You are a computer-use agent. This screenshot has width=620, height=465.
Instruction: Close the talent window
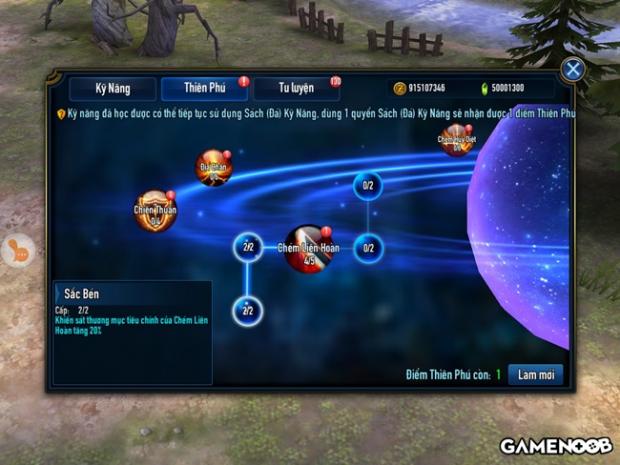point(573,69)
